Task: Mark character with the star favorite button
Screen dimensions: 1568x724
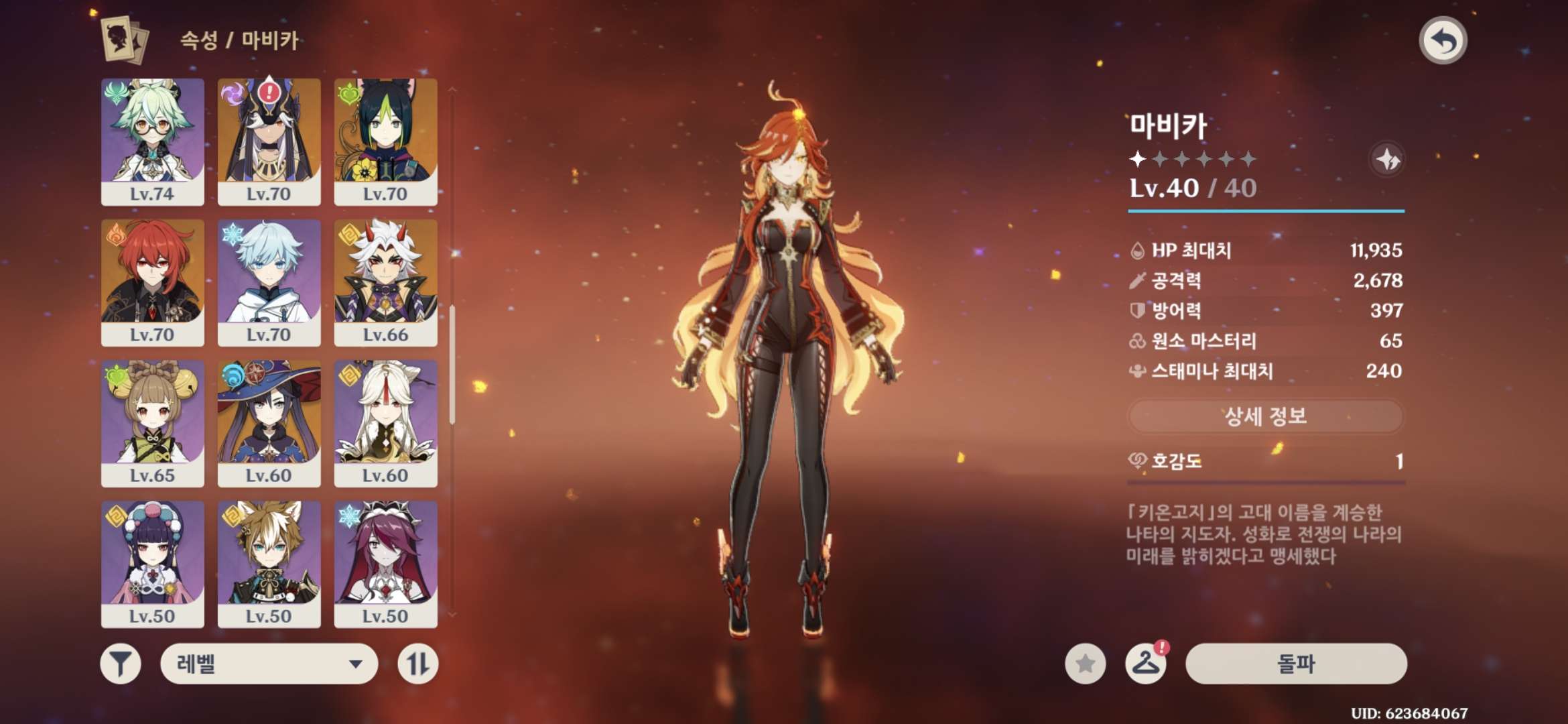Action: click(1085, 664)
